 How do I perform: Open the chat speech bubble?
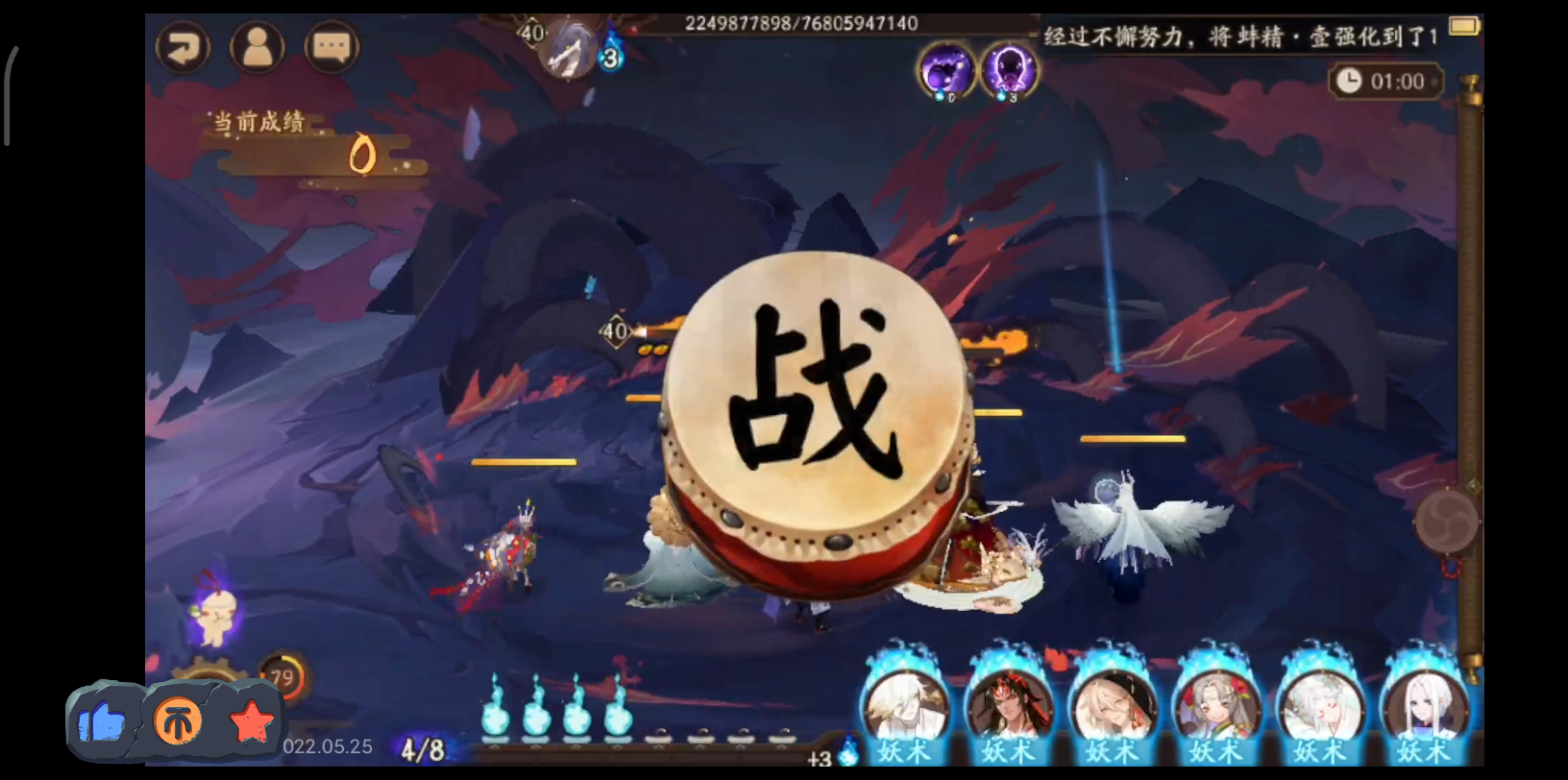(x=331, y=47)
